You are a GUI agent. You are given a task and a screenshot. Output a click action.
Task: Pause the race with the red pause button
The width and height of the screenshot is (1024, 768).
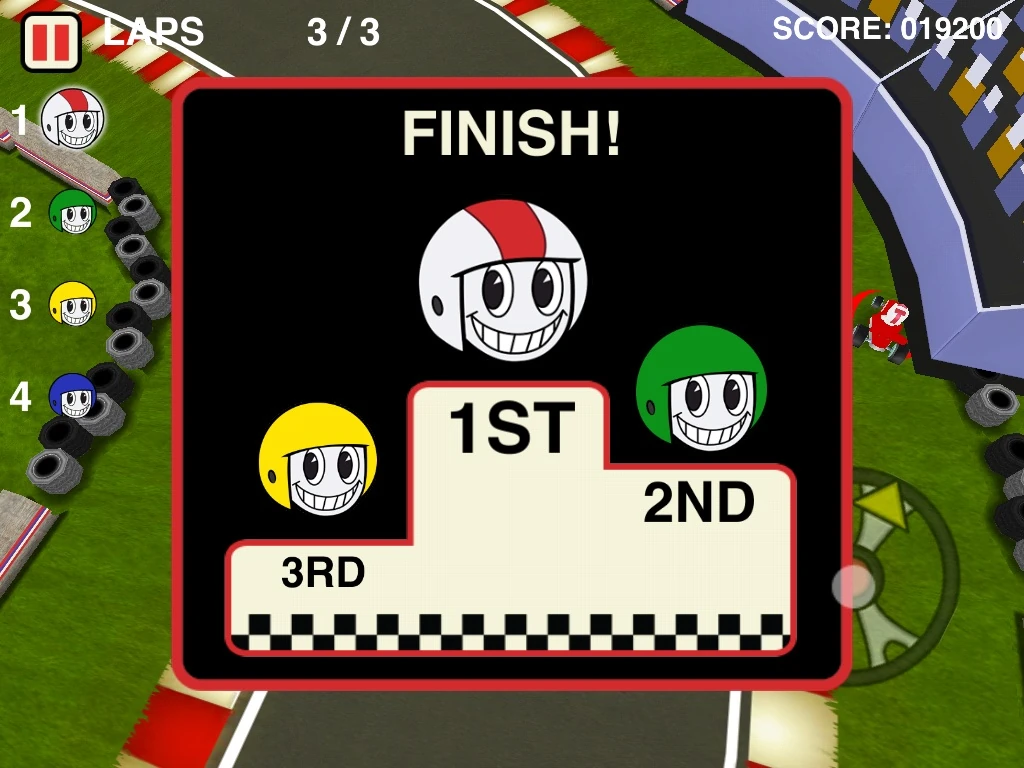[50, 42]
